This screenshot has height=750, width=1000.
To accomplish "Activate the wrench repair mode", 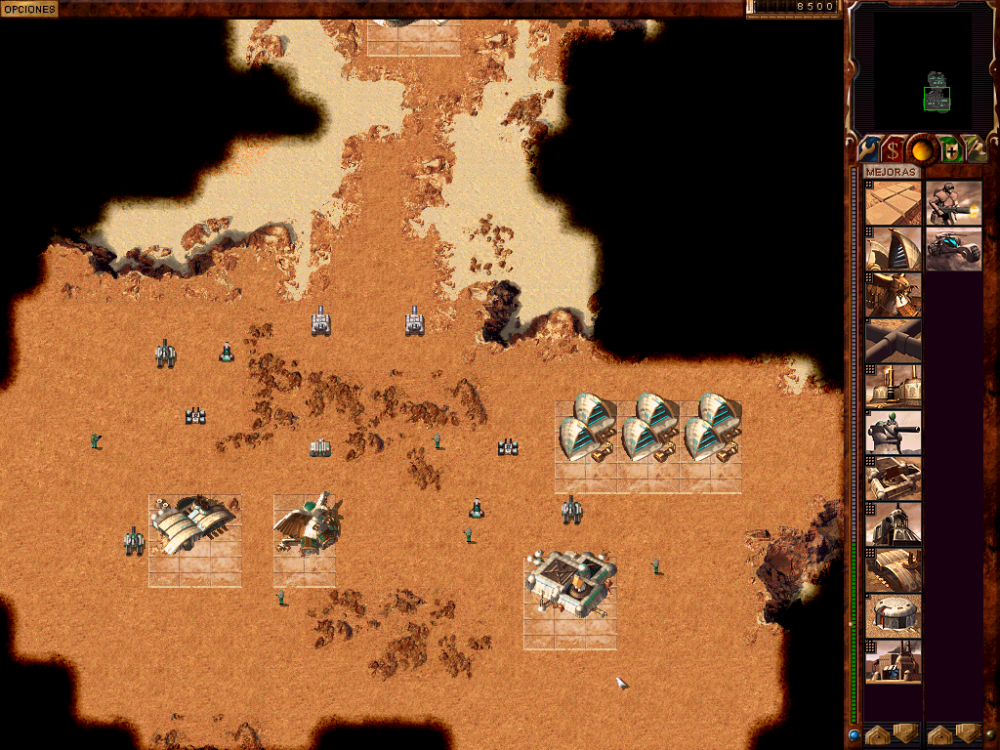I will (x=868, y=150).
